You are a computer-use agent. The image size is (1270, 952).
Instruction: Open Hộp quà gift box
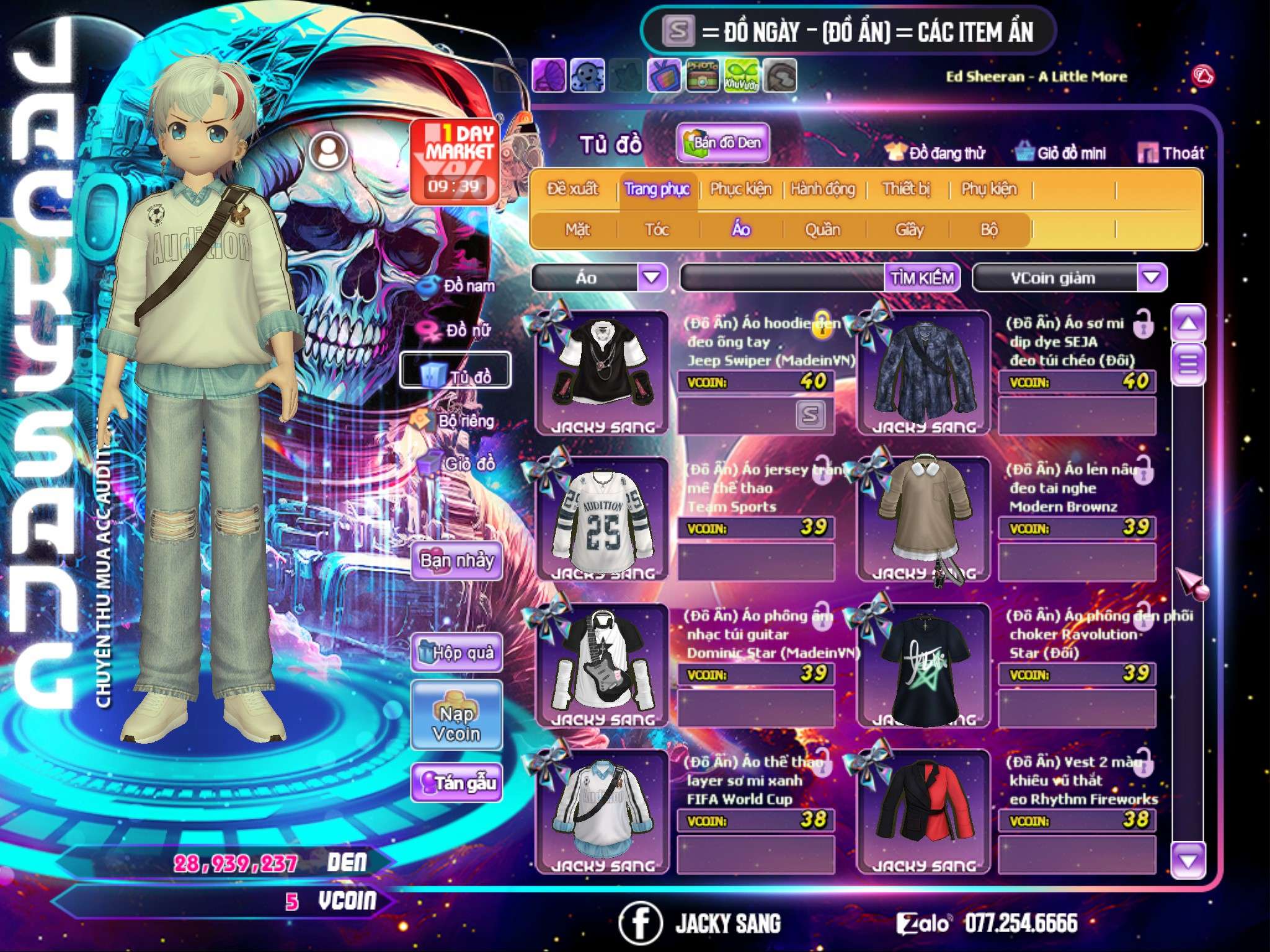click(x=456, y=653)
